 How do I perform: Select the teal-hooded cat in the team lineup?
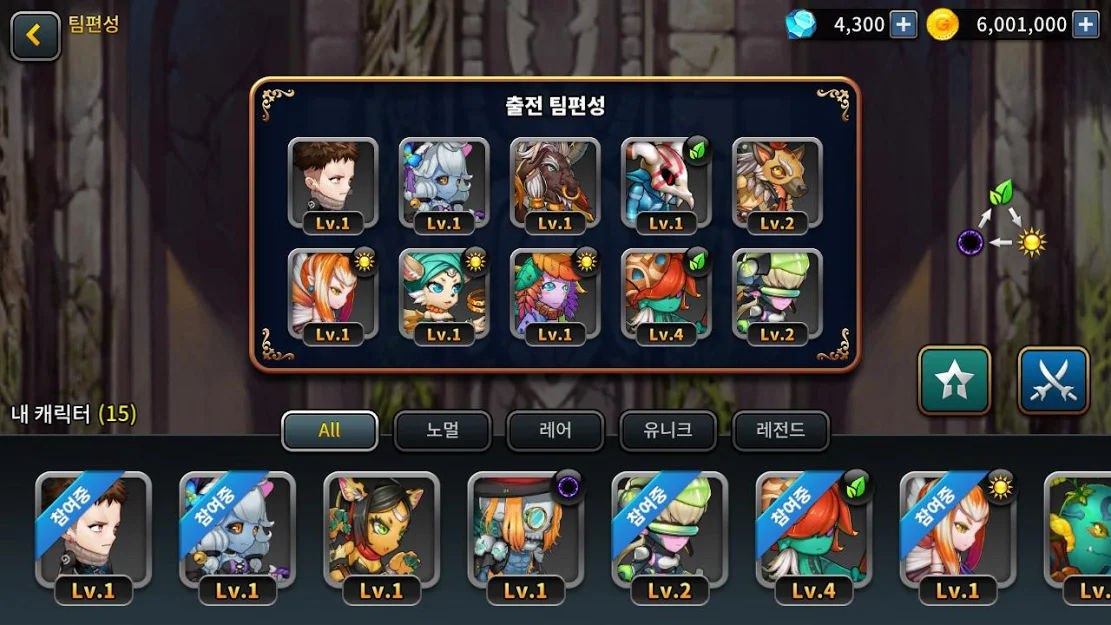pyautogui.click(x=444, y=294)
